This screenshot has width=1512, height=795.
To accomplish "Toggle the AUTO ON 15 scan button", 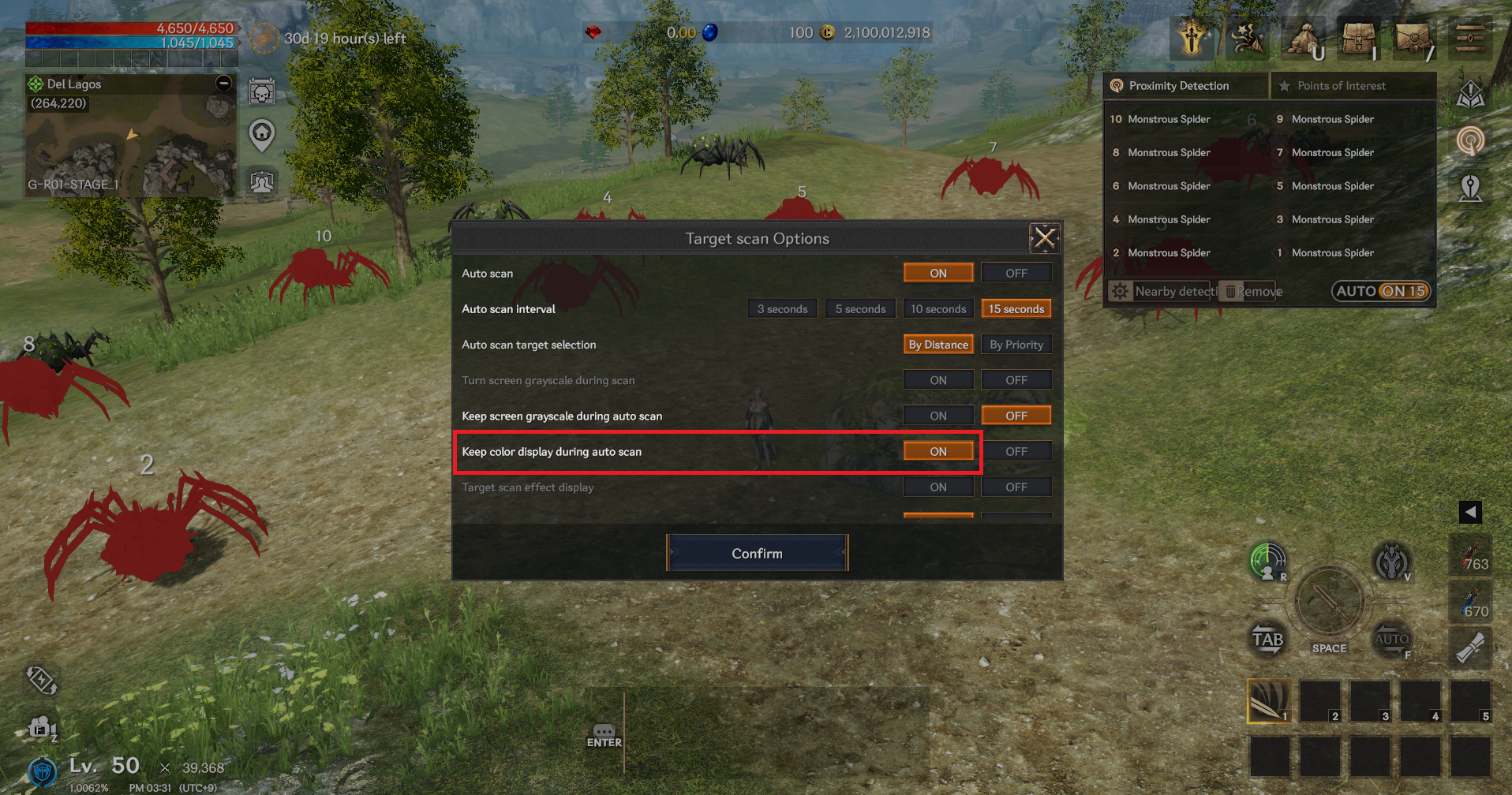I will click(1381, 291).
